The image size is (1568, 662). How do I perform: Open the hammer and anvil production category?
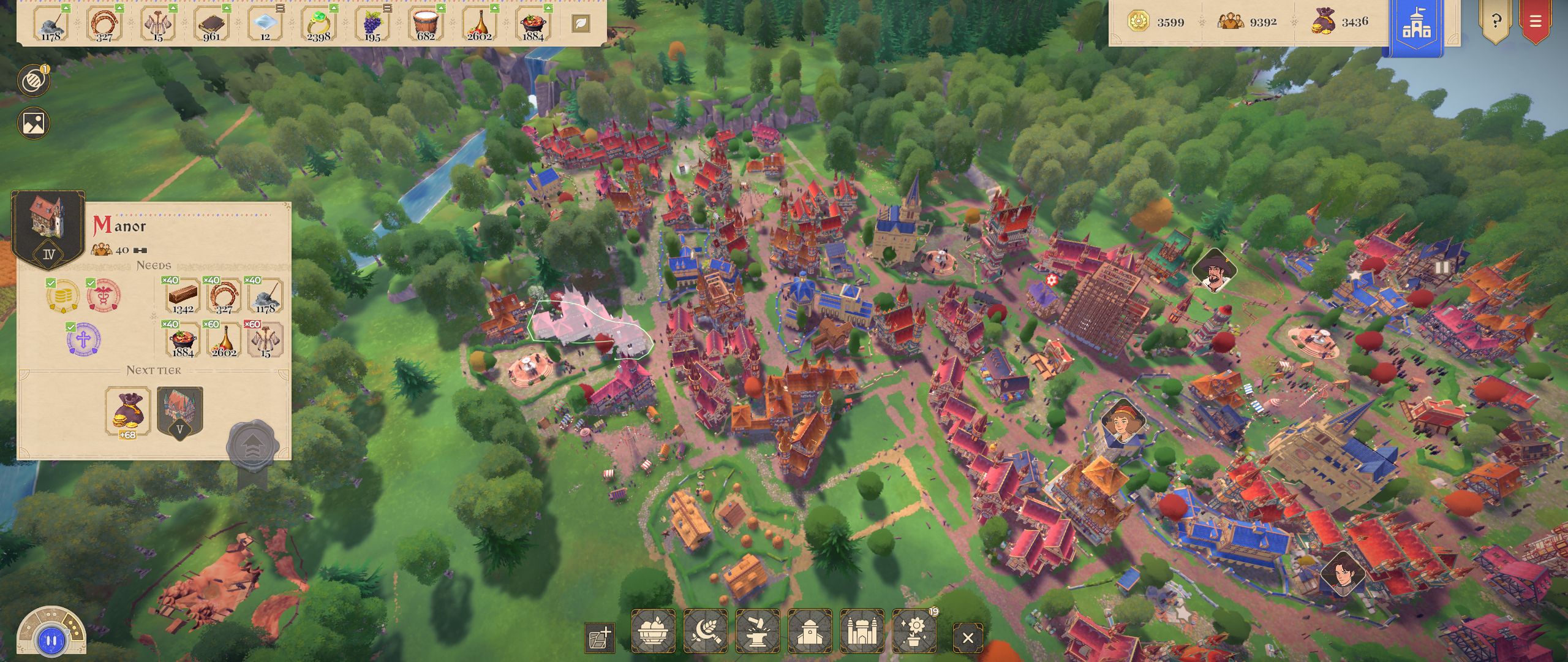tap(758, 631)
